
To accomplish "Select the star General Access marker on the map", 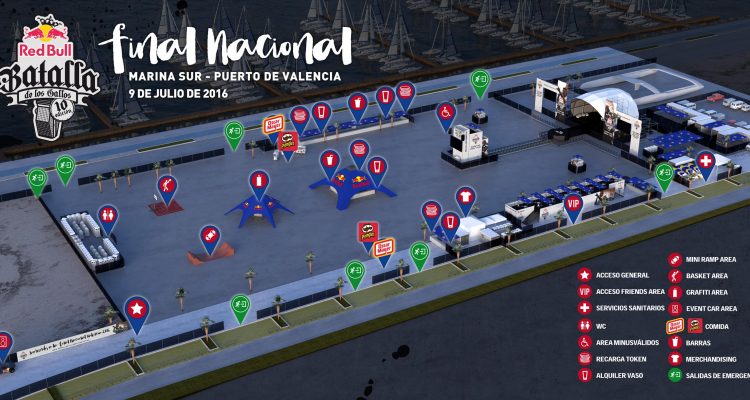I will coord(136,310).
